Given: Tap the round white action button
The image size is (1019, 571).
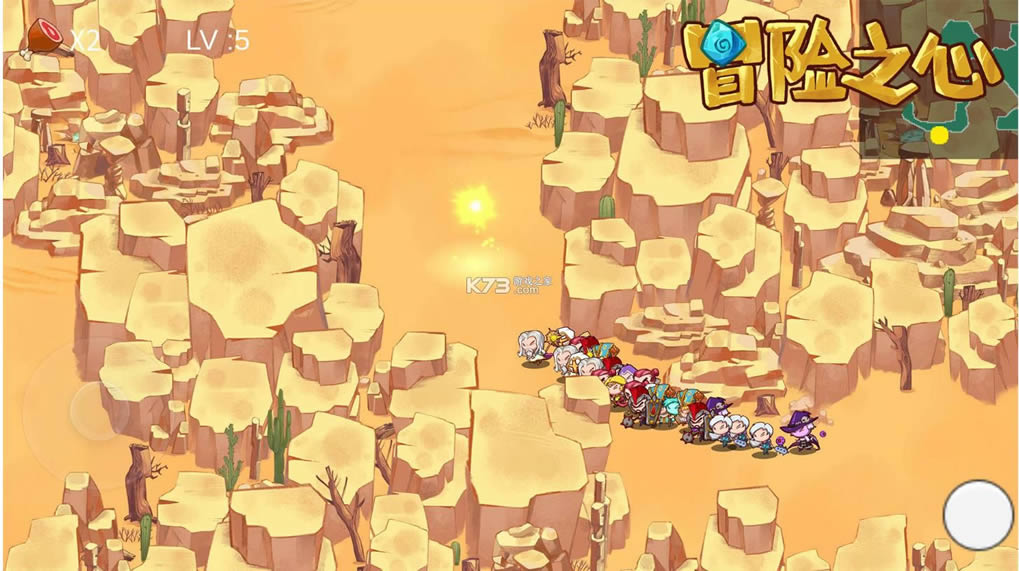Looking at the screenshot, I should (978, 515).
